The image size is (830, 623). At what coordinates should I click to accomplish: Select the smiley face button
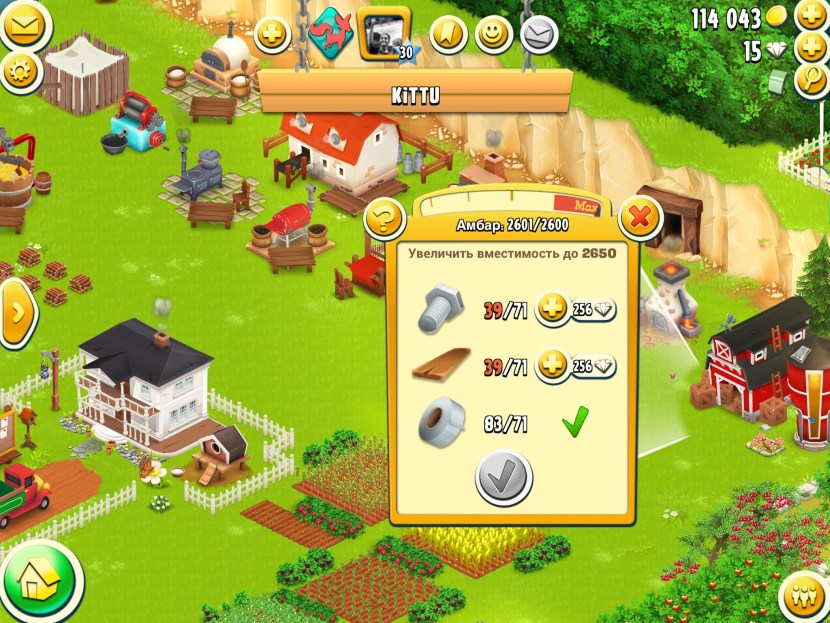(493, 35)
